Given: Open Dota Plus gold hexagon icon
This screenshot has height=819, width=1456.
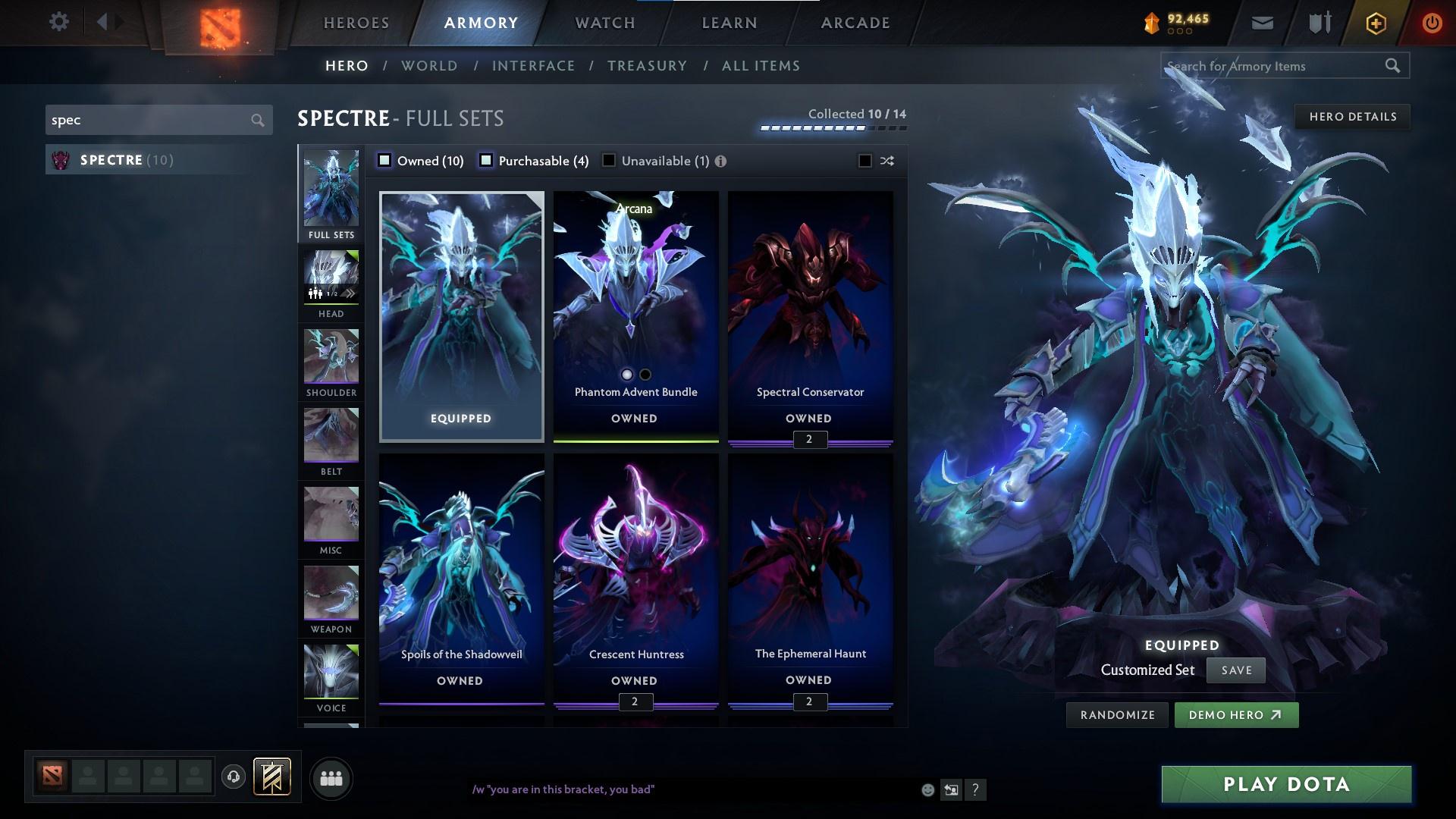Looking at the screenshot, I should click(1375, 23).
